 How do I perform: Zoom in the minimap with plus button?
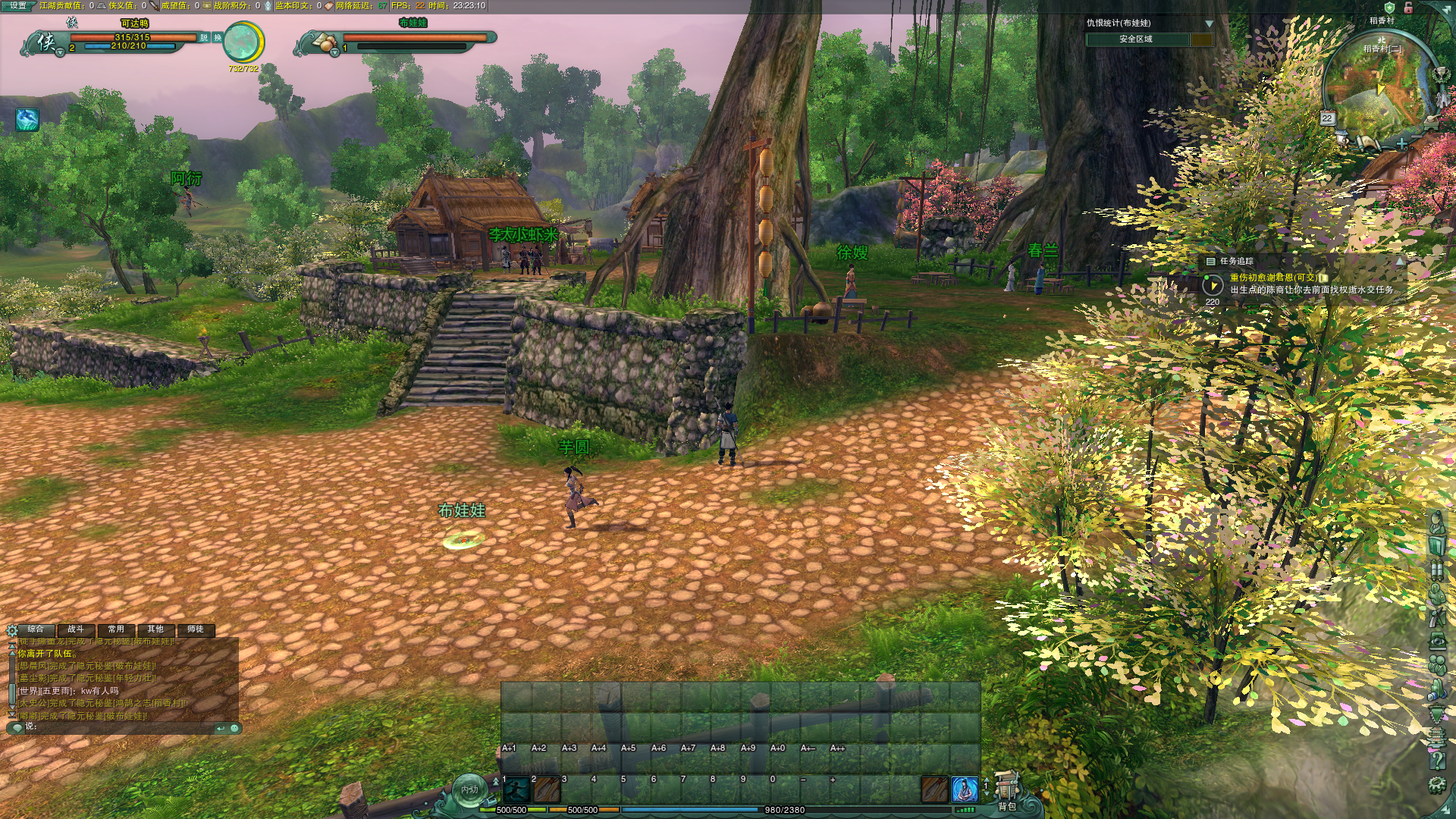(1401, 143)
